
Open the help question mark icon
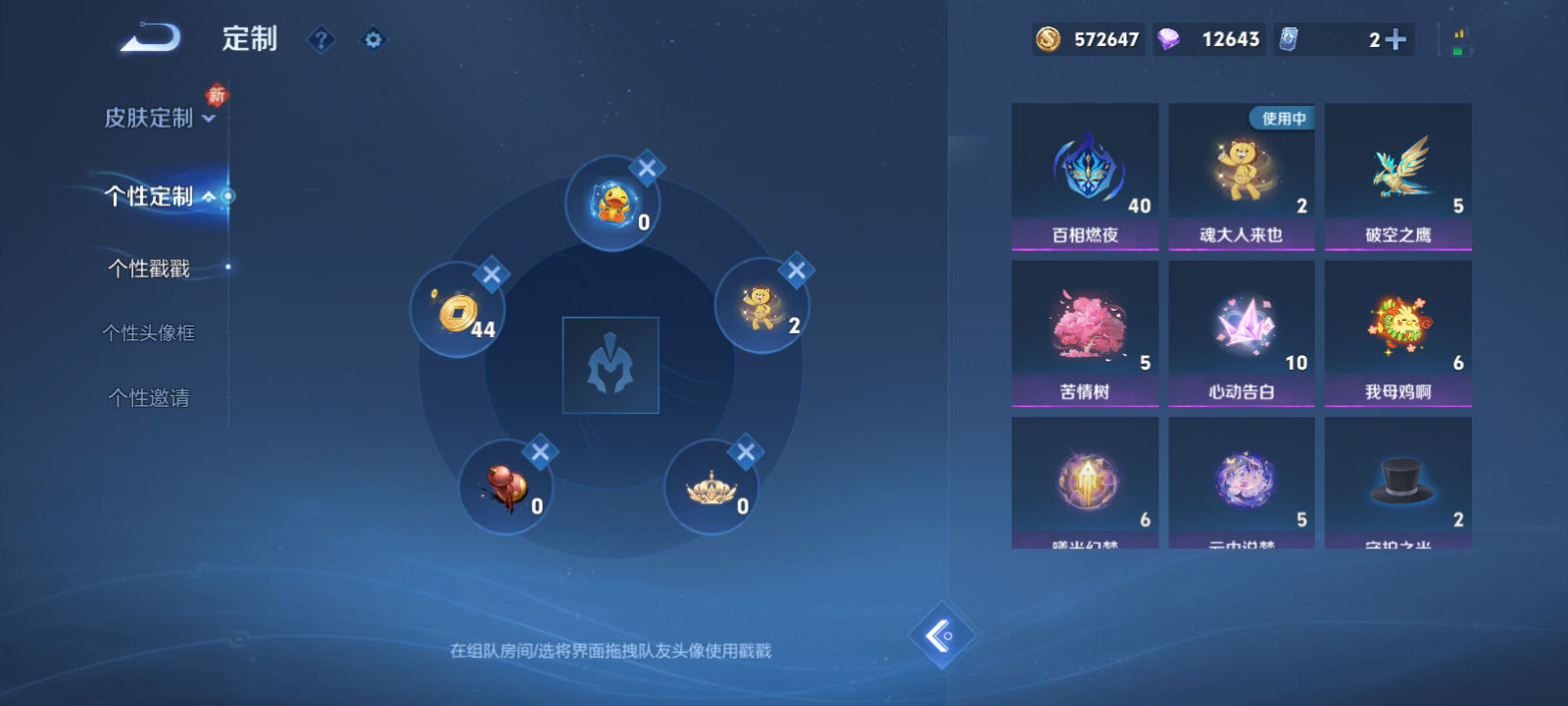pos(320,39)
